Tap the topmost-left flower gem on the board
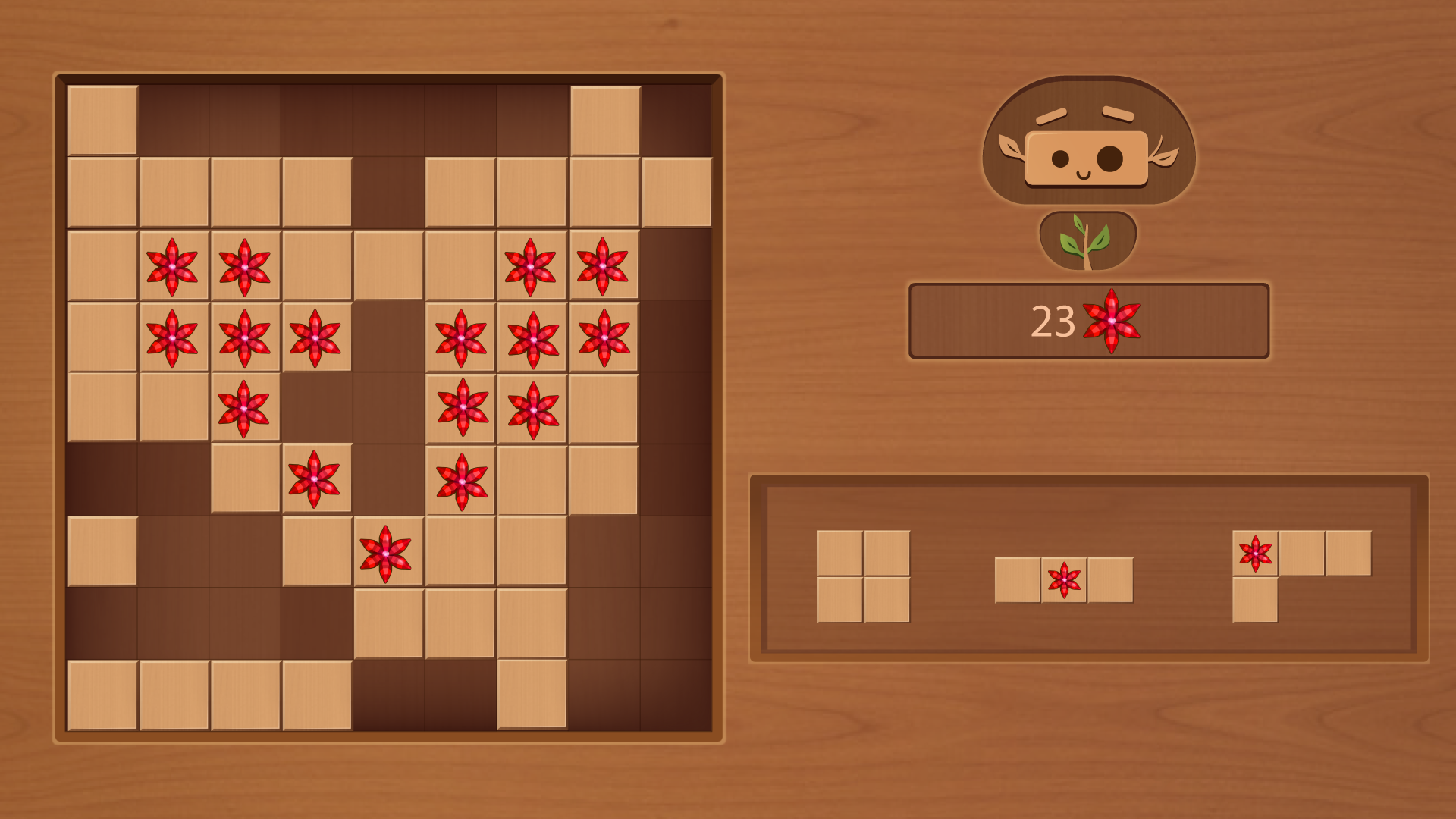 click(x=173, y=265)
